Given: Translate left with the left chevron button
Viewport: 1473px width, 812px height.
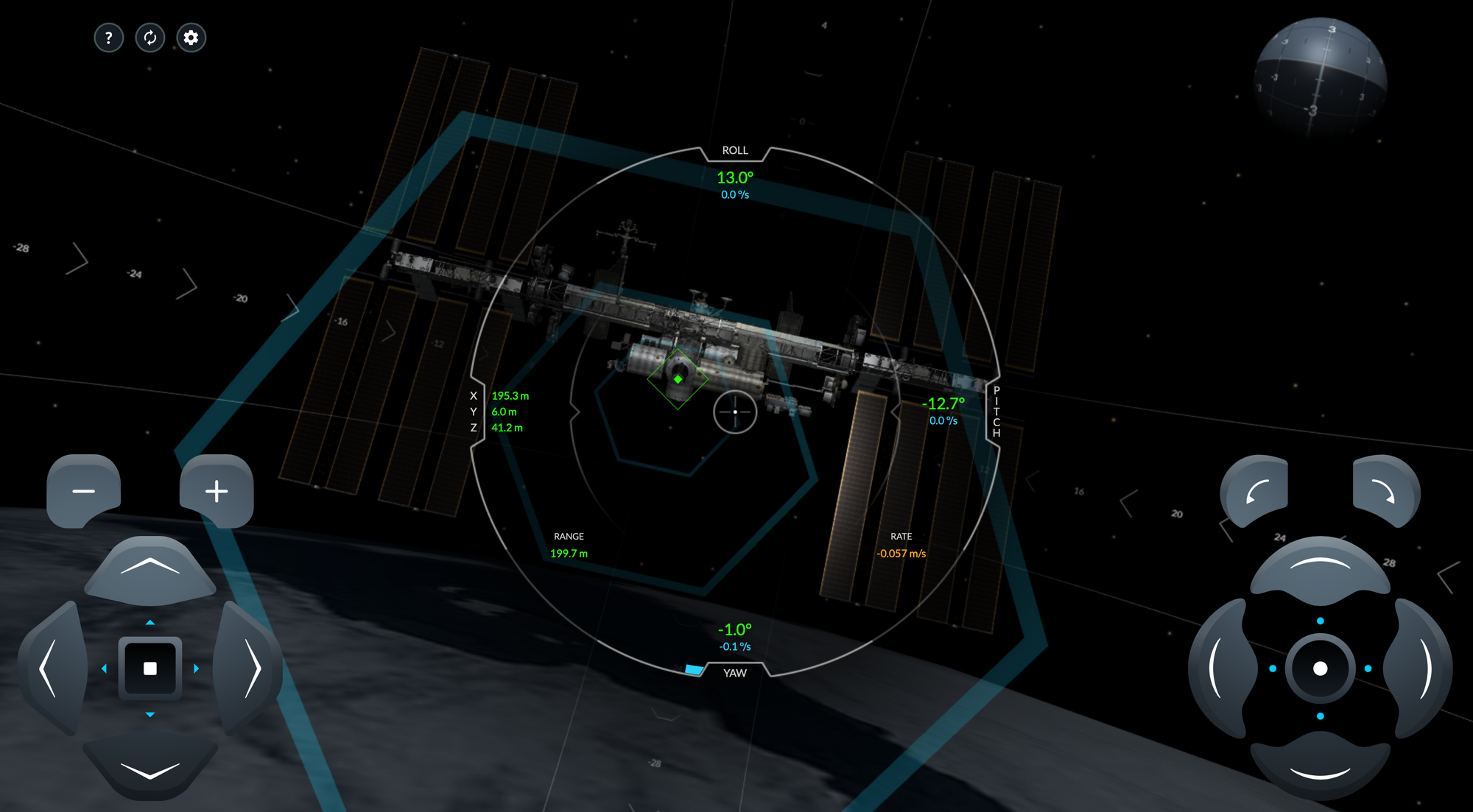Looking at the screenshot, I should 50,668.
